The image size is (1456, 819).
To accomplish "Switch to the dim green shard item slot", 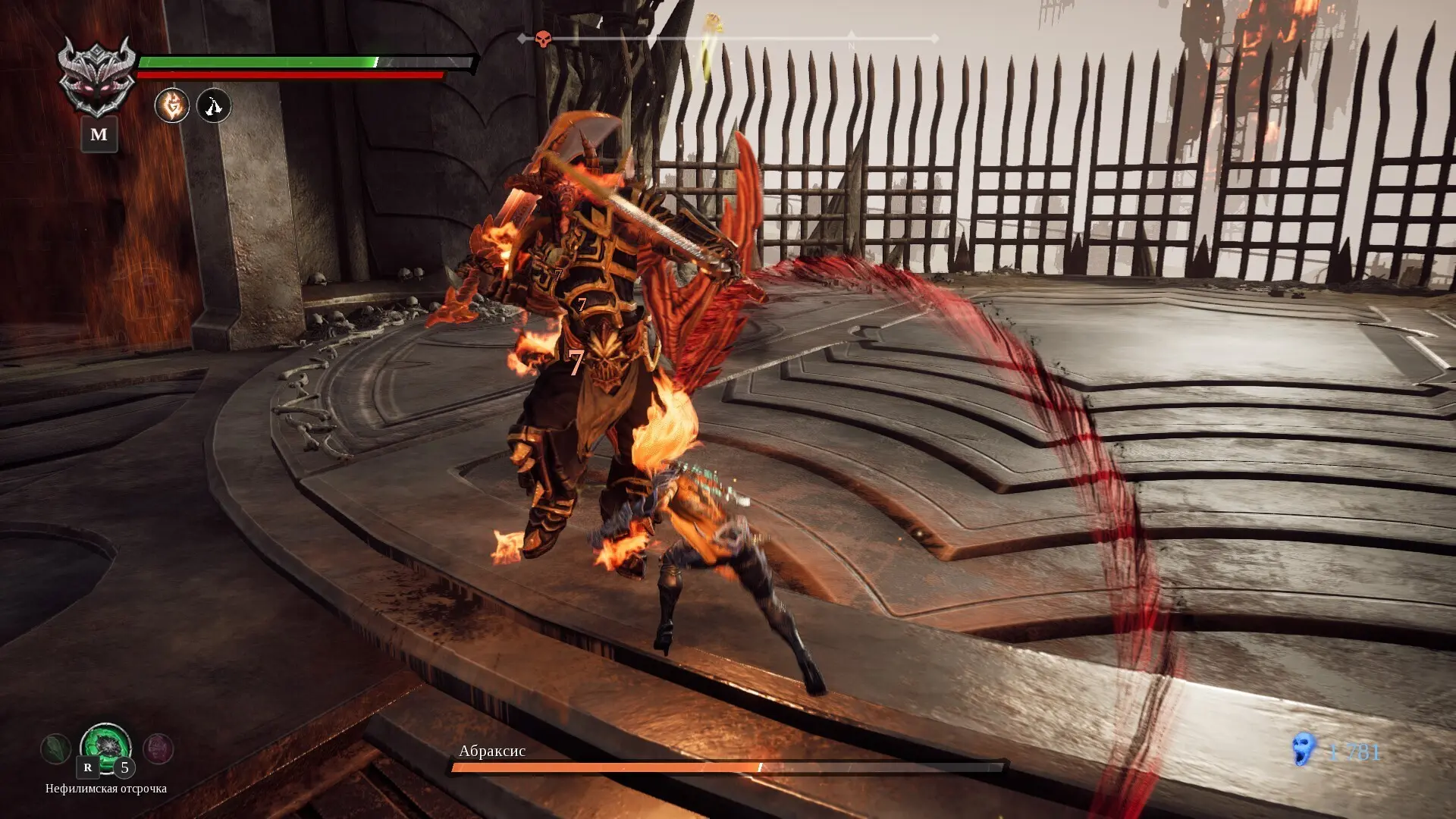I will 55,749.
